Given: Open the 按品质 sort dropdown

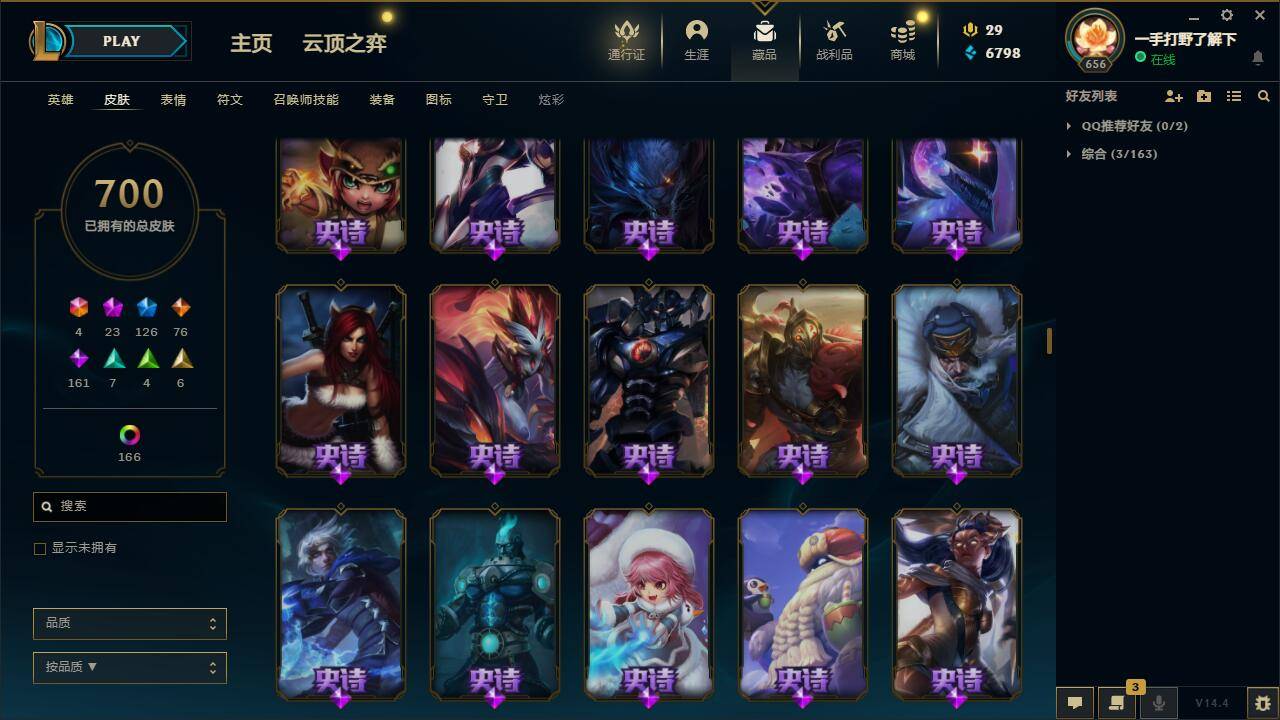Looking at the screenshot, I should (x=129, y=667).
